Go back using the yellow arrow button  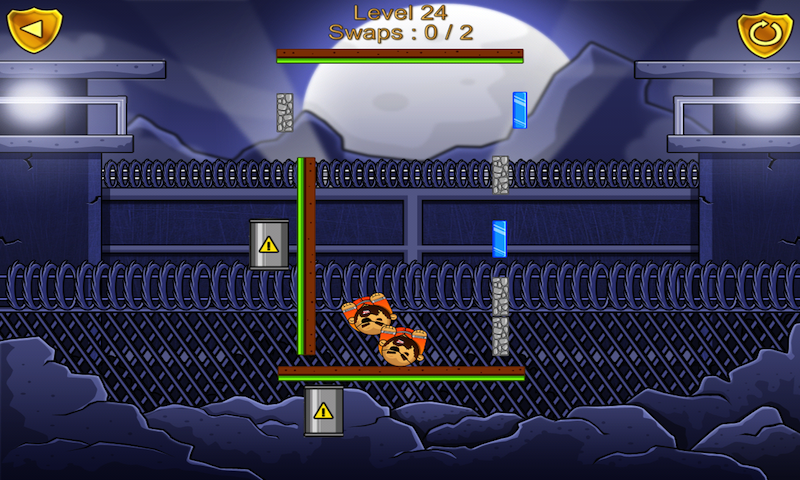tap(34, 30)
